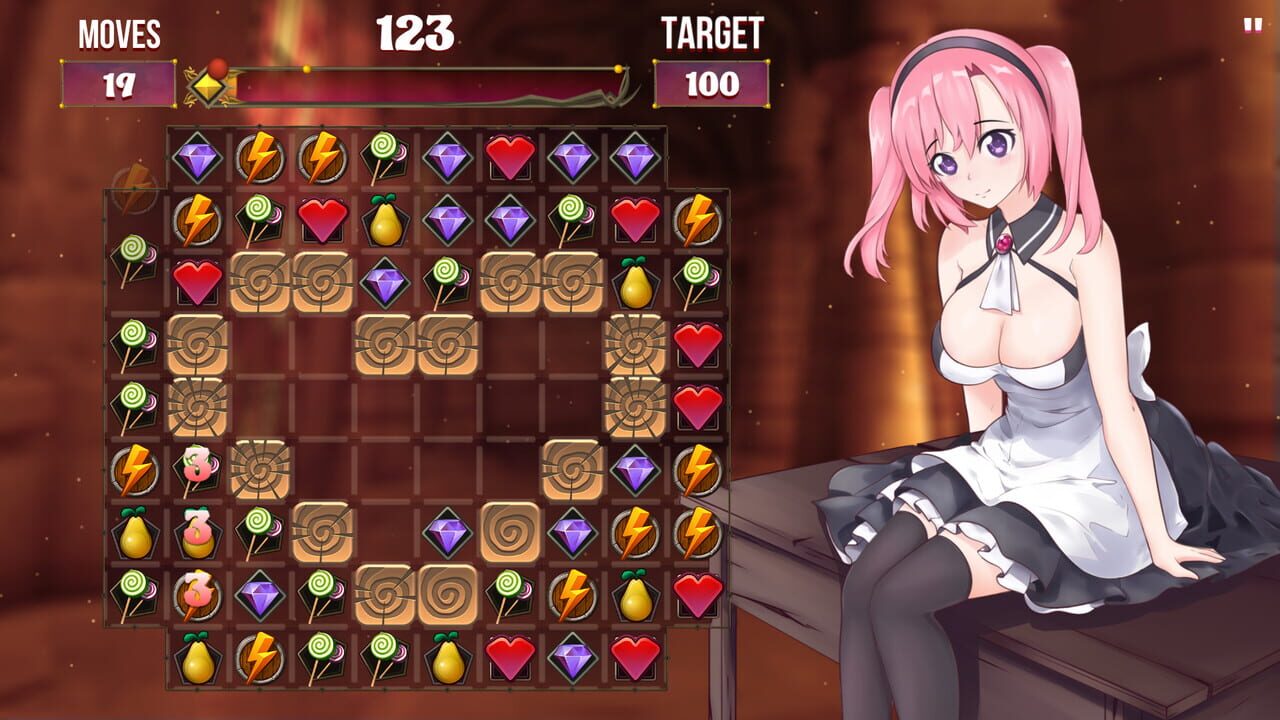This screenshot has height=720, width=1280.
Task: Select the lightning bolt tile beside the left board edge
Action: coord(137,467)
